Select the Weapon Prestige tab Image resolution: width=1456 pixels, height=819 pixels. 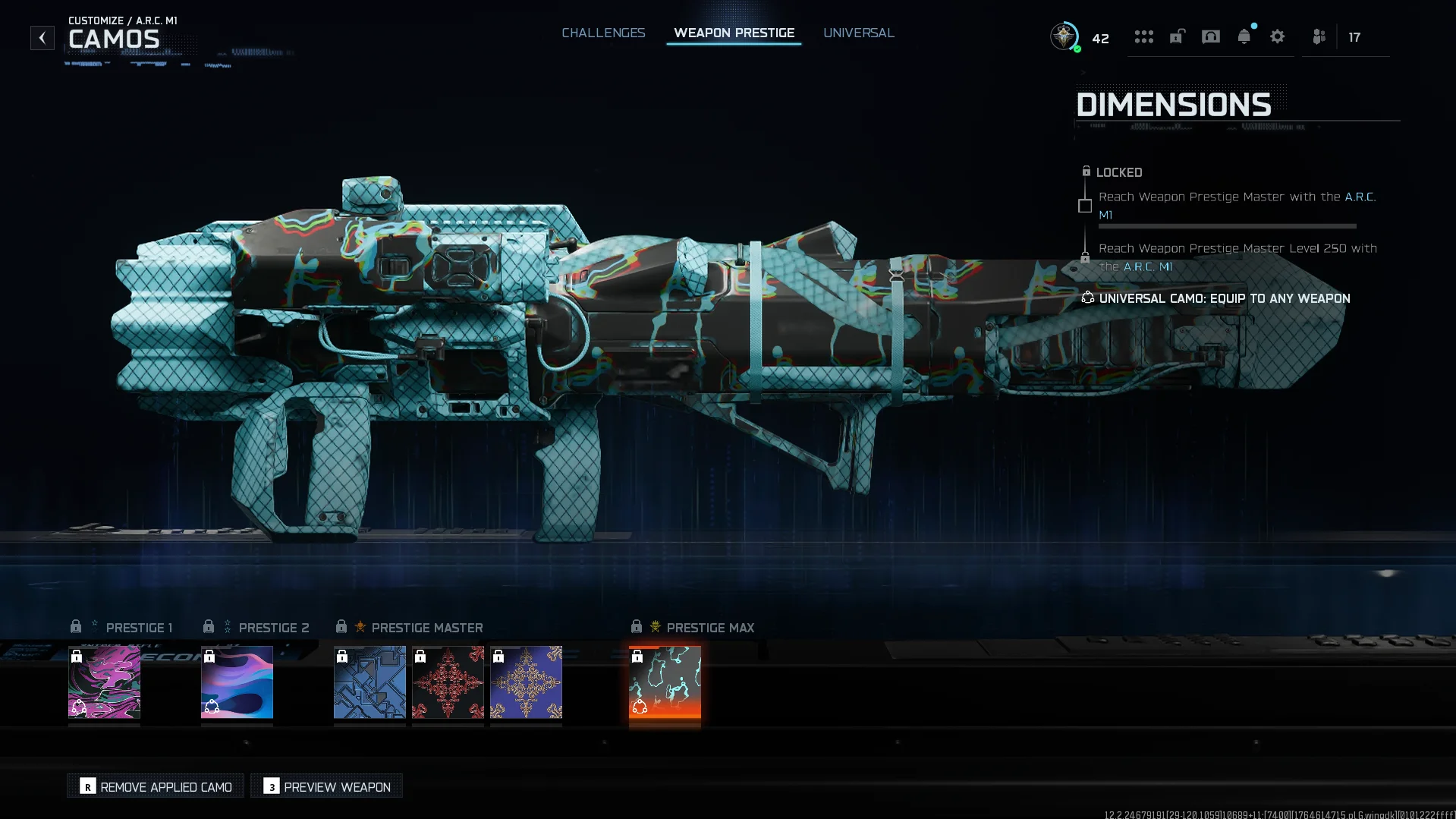[x=734, y=33]
